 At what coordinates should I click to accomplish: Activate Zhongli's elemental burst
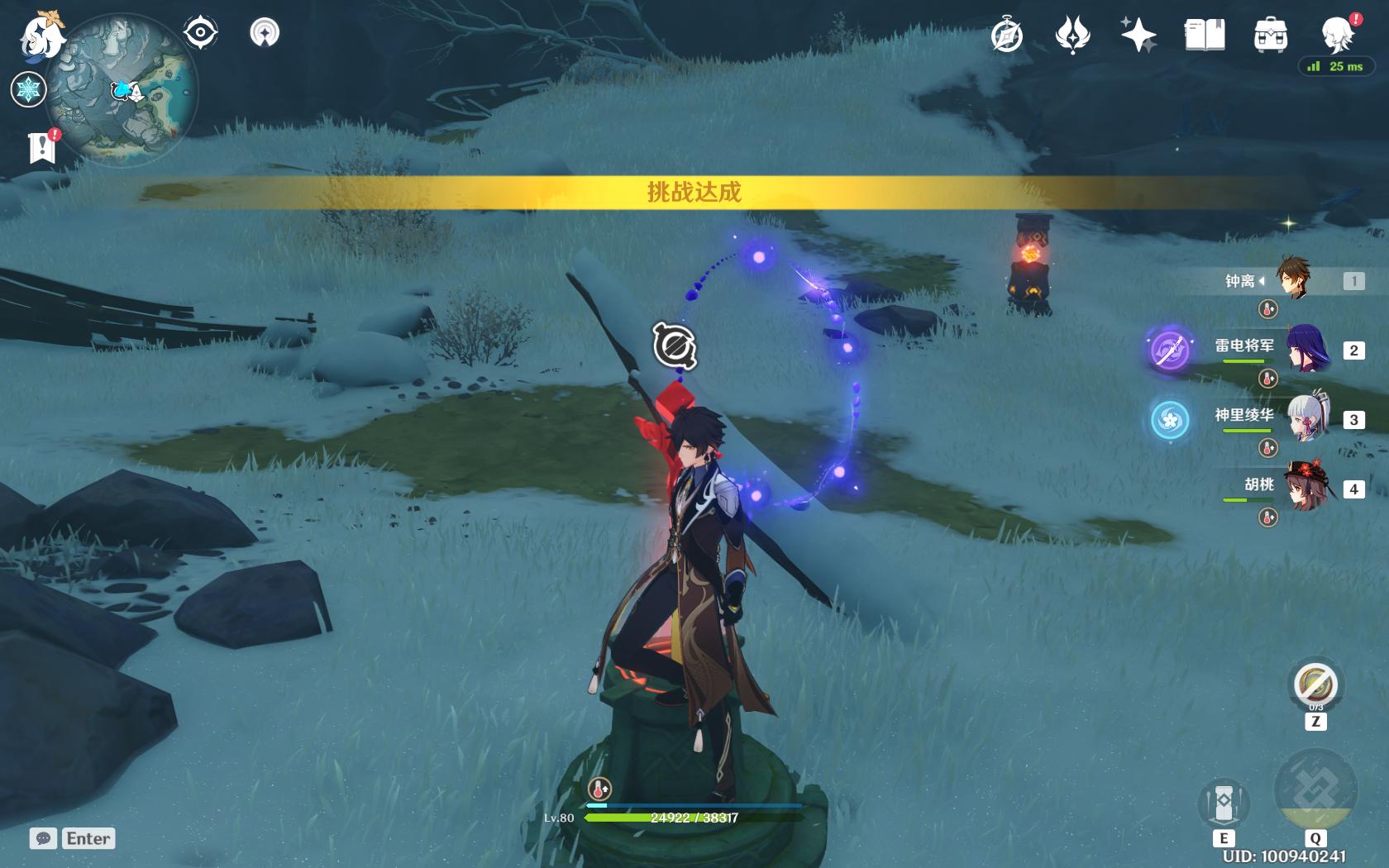click(x=1315, y=791)
